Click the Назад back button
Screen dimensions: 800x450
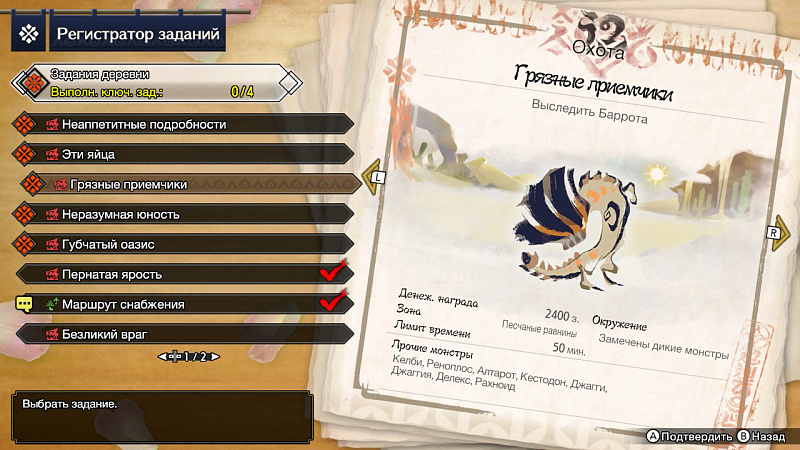click(x=763, y=437)
